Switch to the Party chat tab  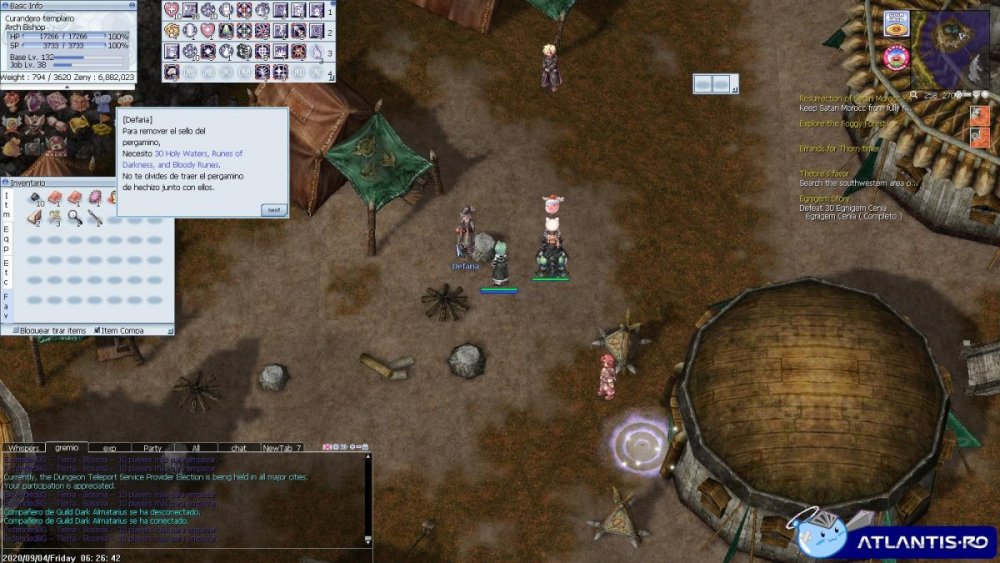coord(153,447)
